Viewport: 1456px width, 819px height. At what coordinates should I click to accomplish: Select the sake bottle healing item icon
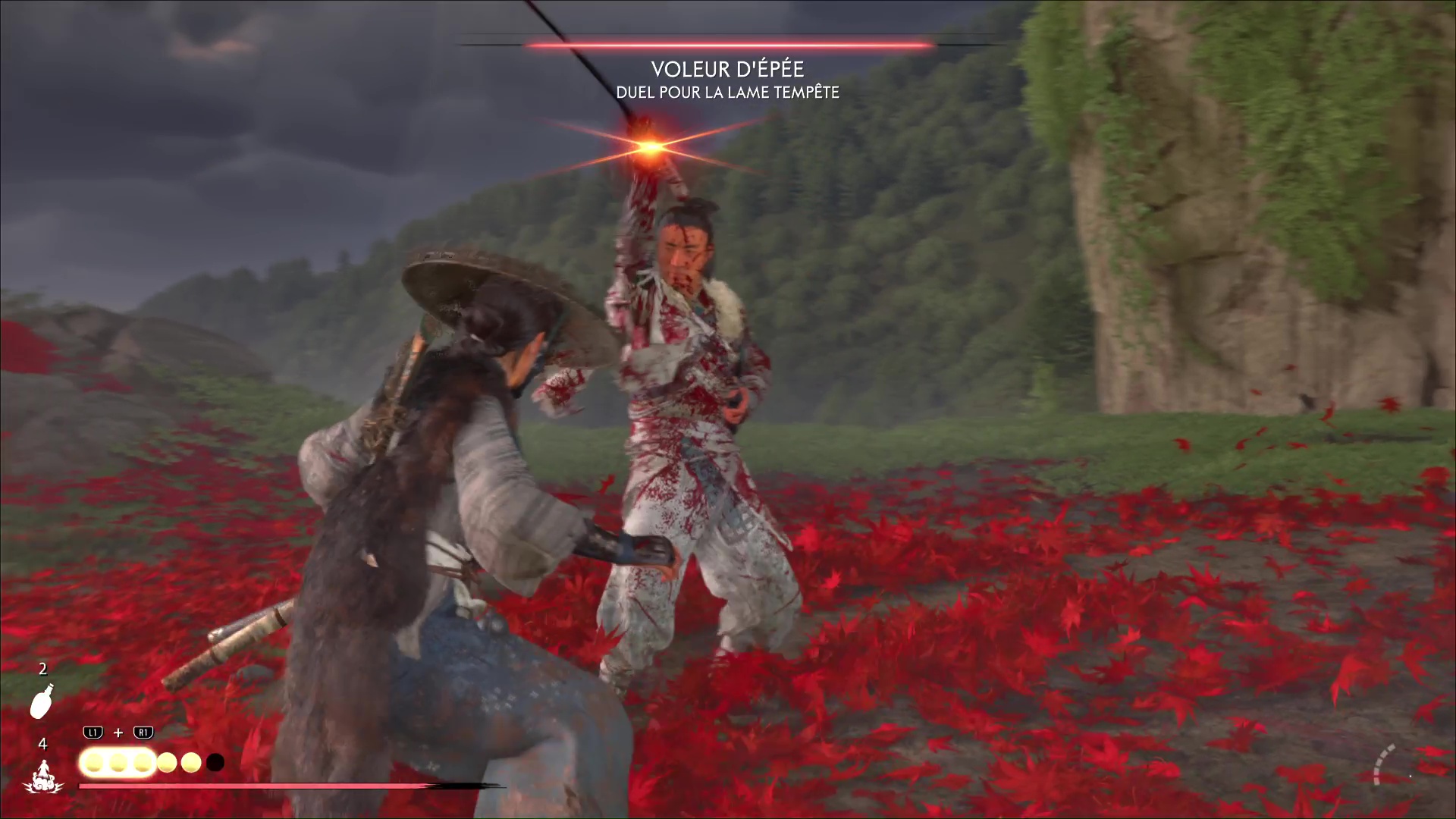pos(42,701)
